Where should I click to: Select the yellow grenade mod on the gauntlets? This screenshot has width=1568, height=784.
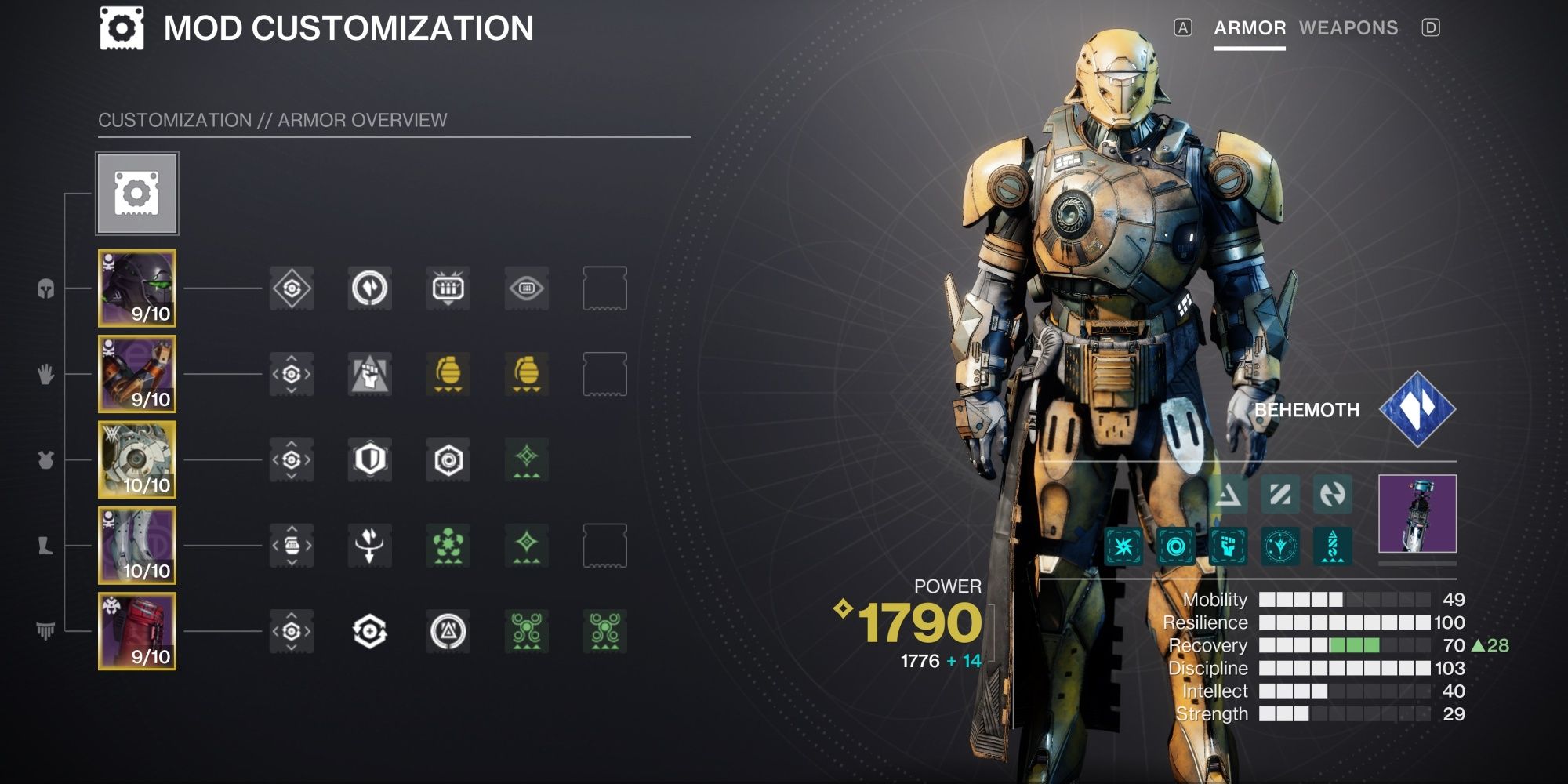(447, 375)
